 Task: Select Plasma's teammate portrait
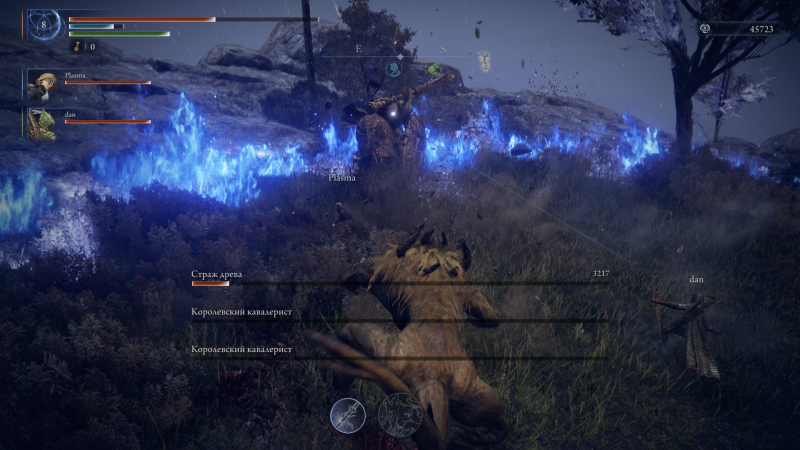coord(43,84)
